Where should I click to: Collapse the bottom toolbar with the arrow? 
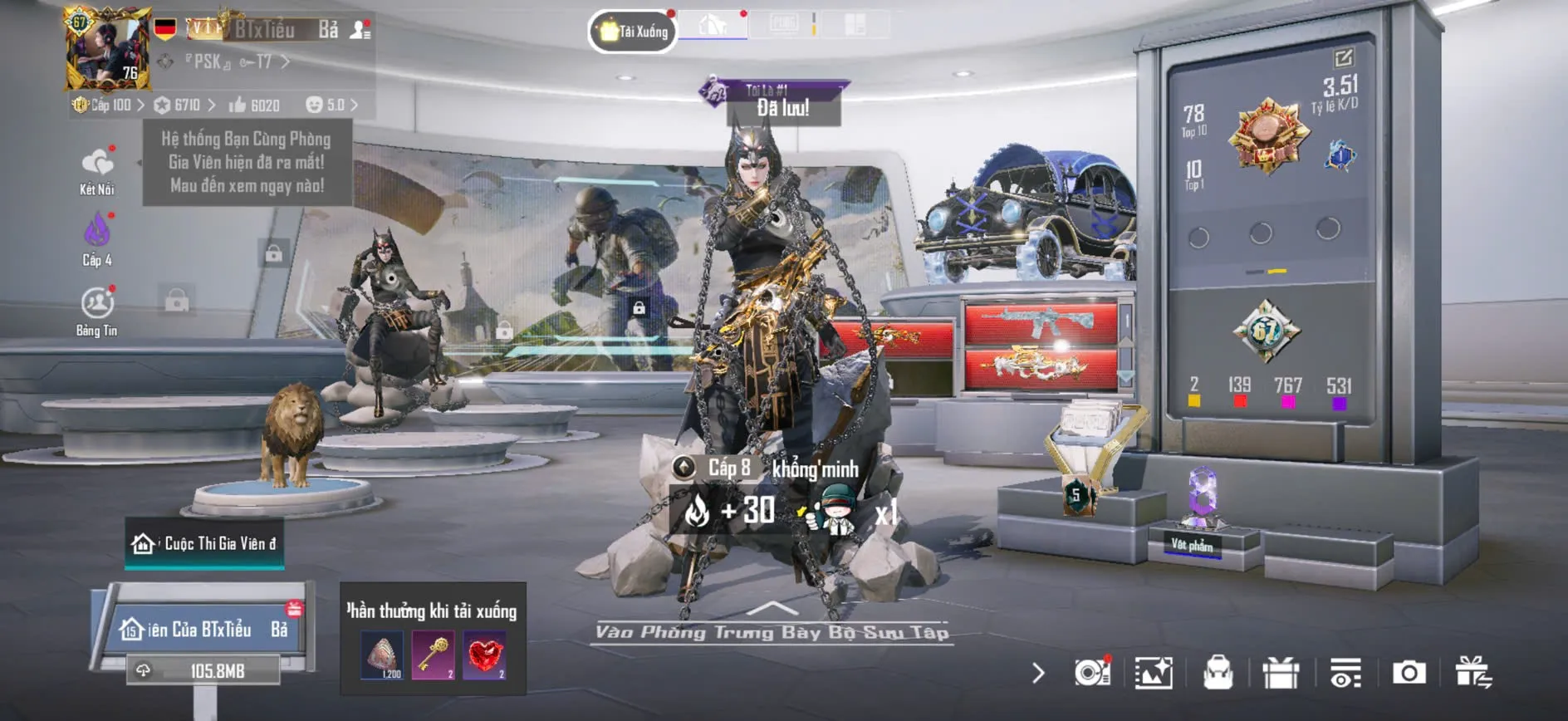point(1038,673)
